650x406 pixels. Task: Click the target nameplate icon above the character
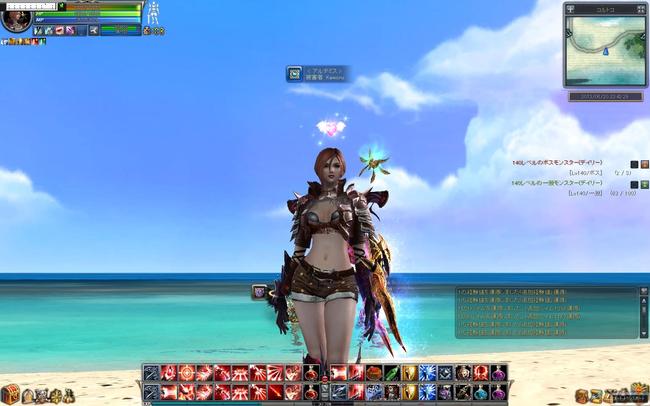coord(294,73)
